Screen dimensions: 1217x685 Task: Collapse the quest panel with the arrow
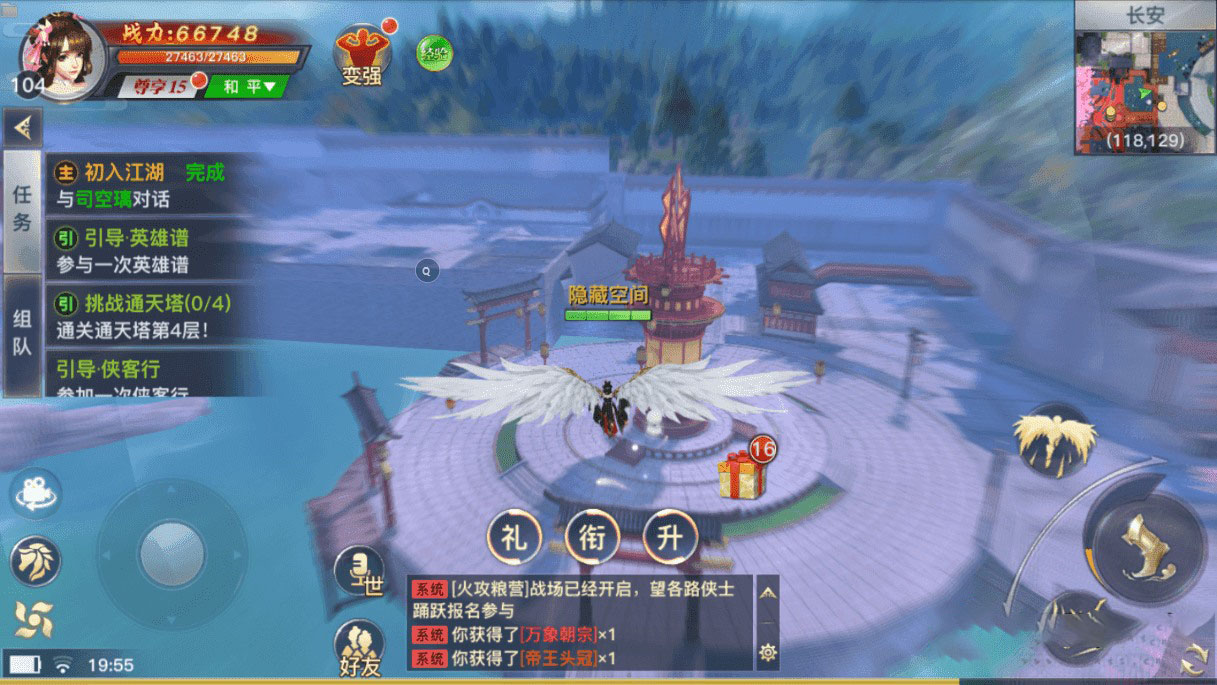tap(22, 127)
